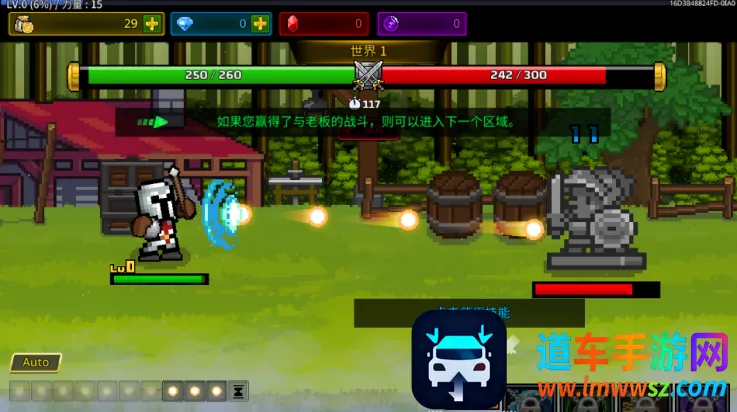Open the red gem currency panel
The width and height of the screenshot is (737, 412).
pyautogui.click(x=323, y=23)
